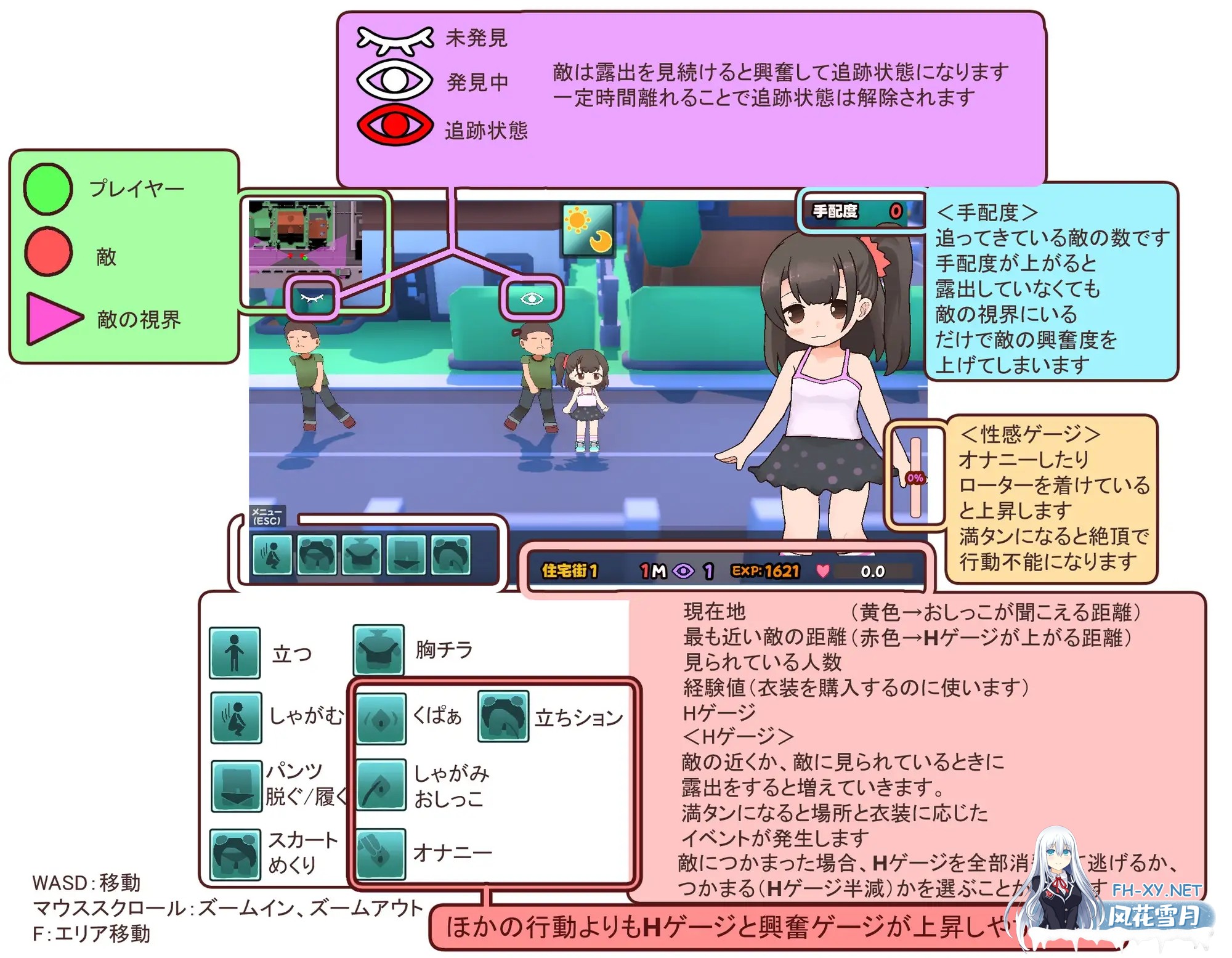Select the オナニー action icon
The height and width of the screenshot is (958, 1232).
pos(381,853)
